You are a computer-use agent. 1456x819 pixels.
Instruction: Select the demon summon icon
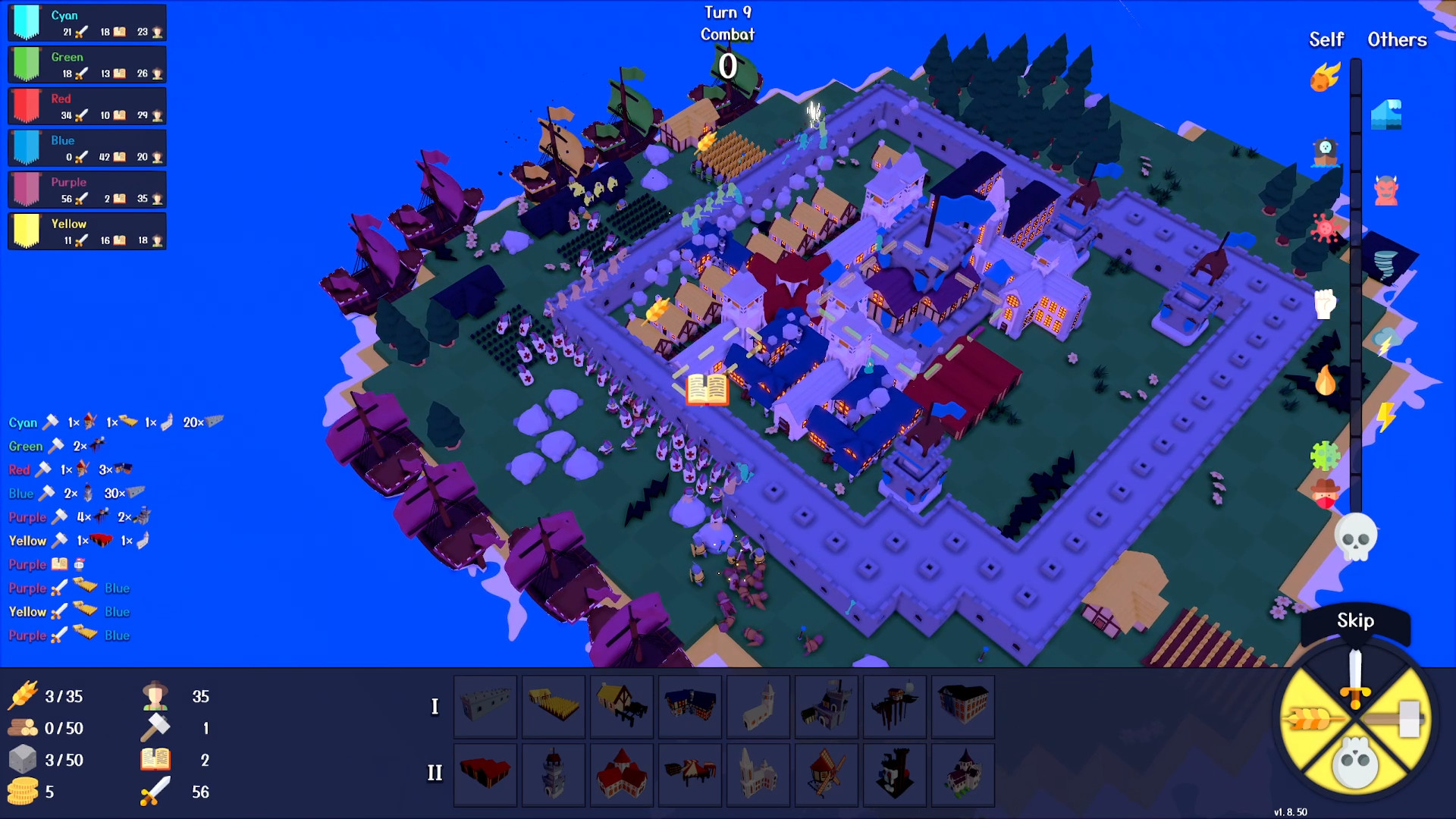(x=1386, y=191)
